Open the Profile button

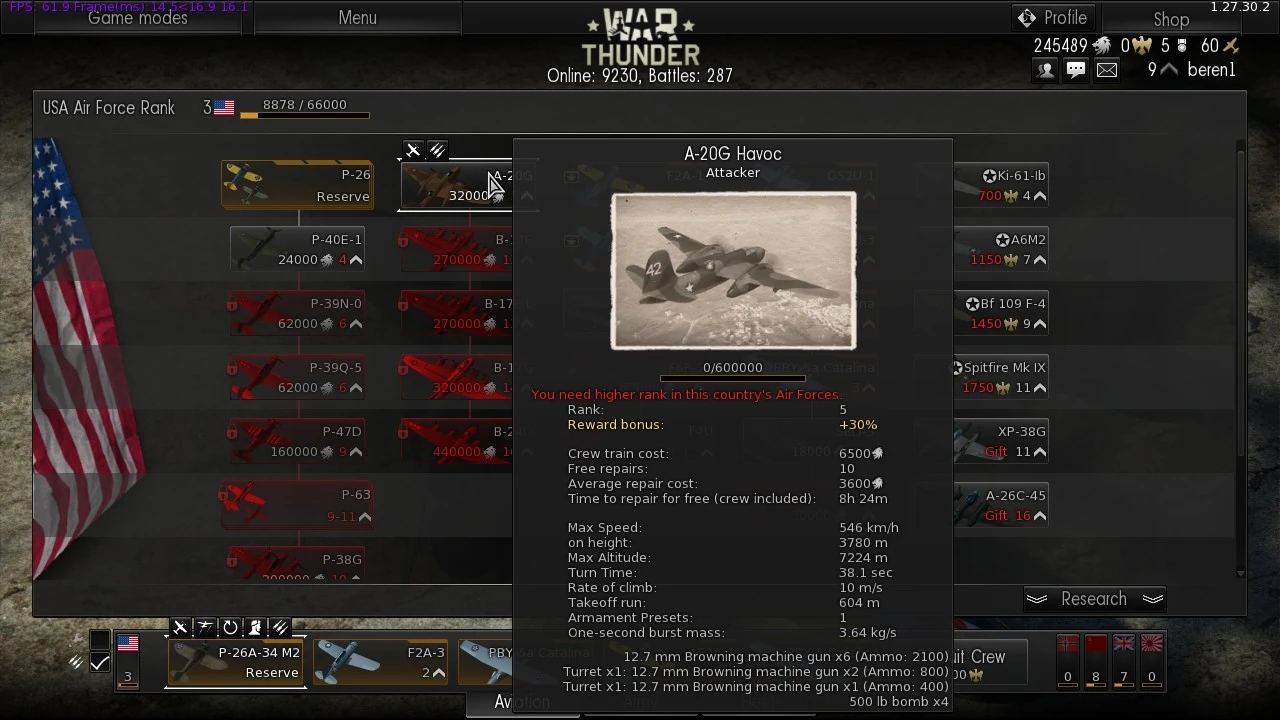click(x=1055, y=17)
